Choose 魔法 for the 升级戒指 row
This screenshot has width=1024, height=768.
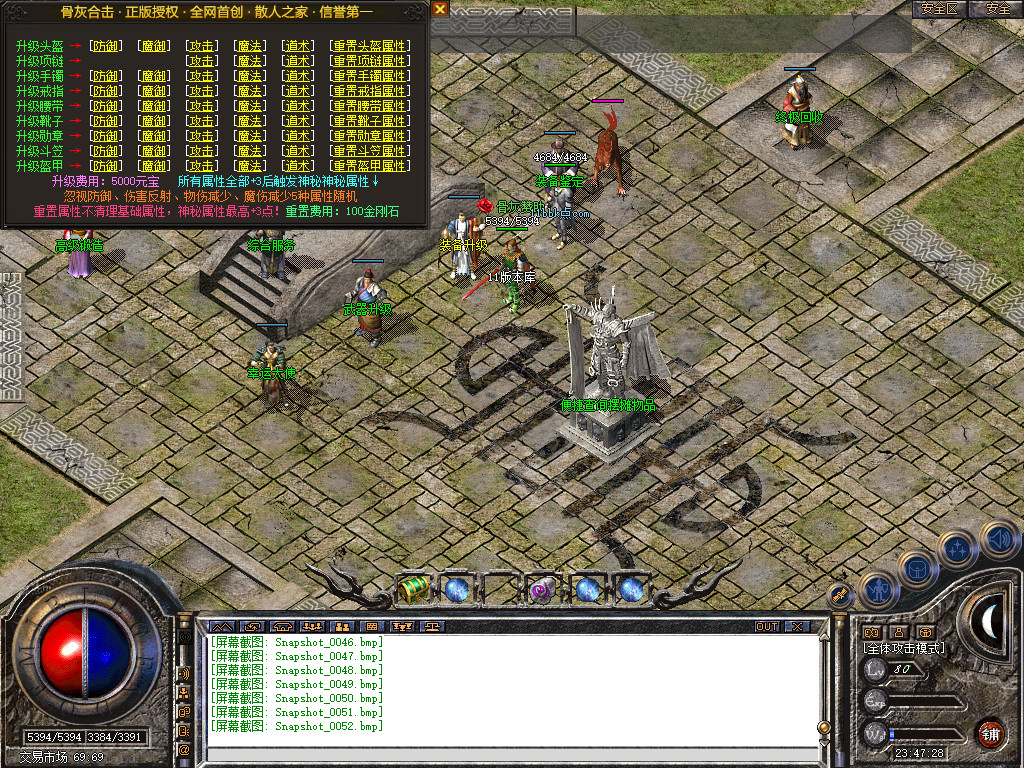point(250,91)
